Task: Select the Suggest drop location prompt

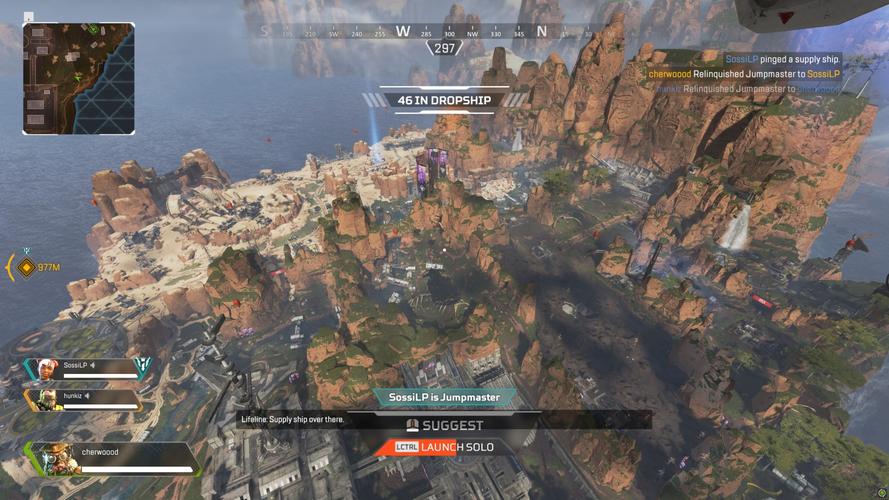Action: point(444,423)
